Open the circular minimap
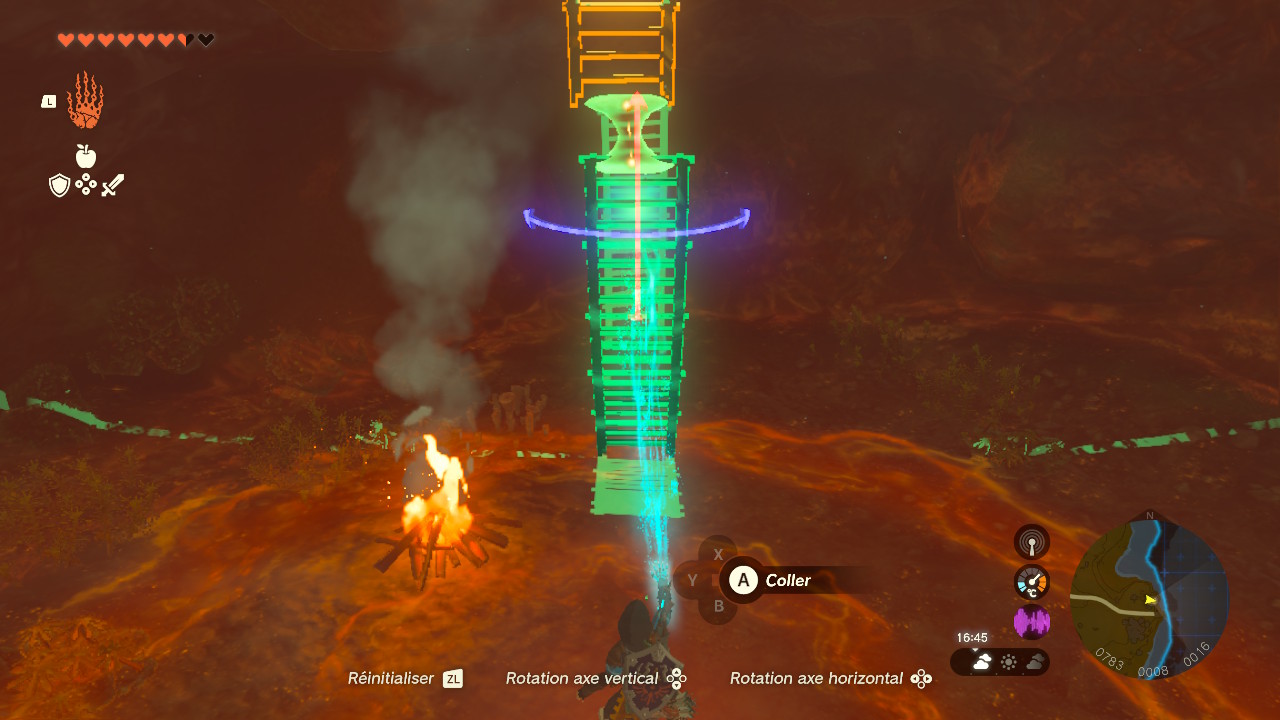 pos(1149,598)
